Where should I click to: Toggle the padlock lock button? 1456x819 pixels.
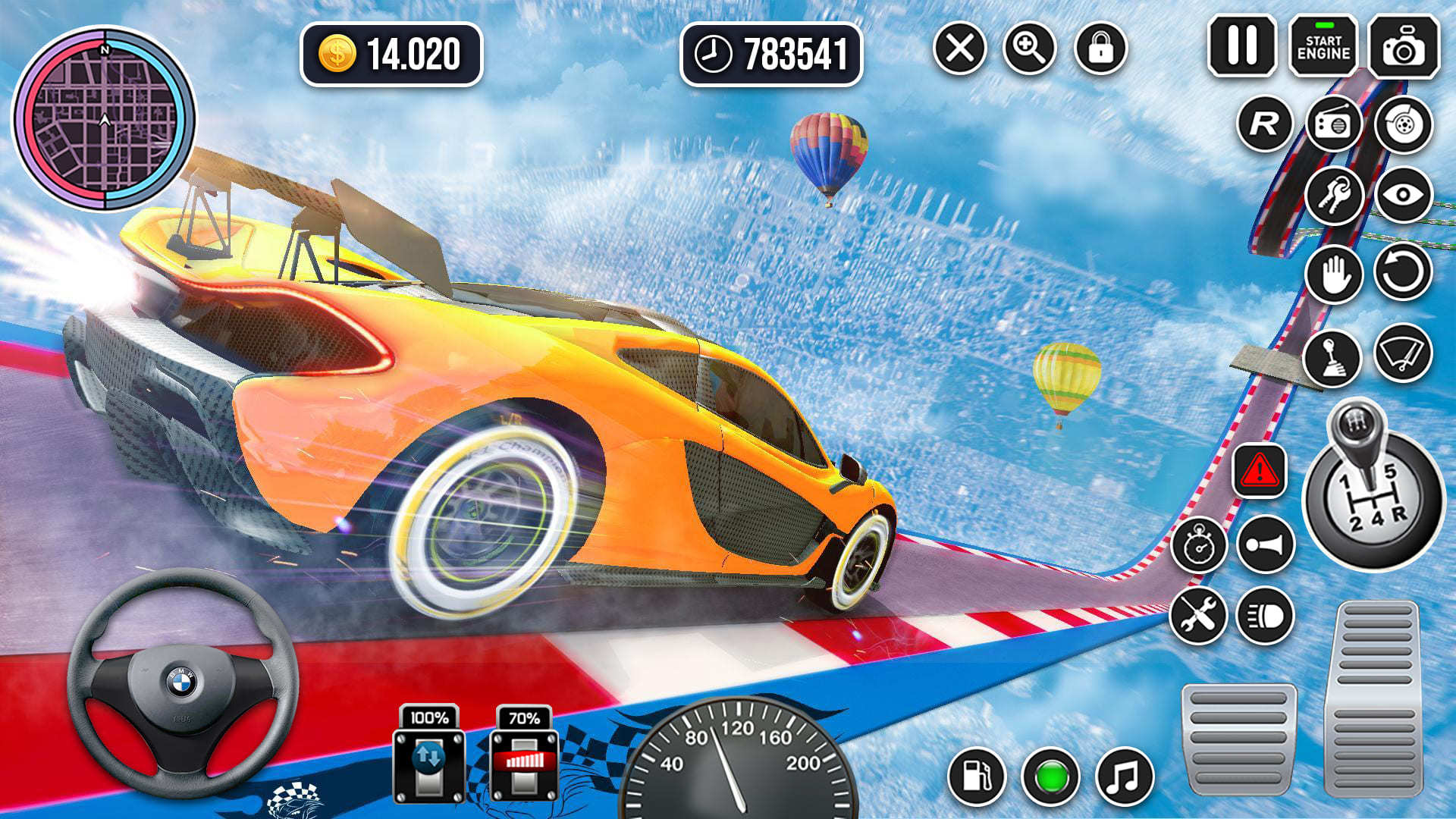coord(1100,49)
